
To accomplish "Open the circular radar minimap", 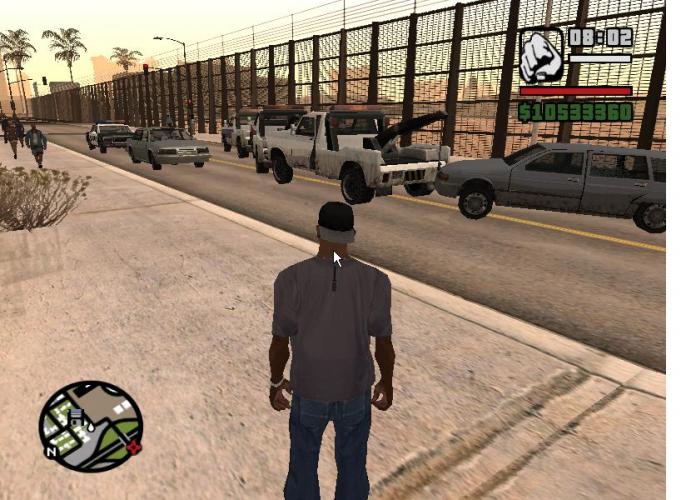I will 90,426.
